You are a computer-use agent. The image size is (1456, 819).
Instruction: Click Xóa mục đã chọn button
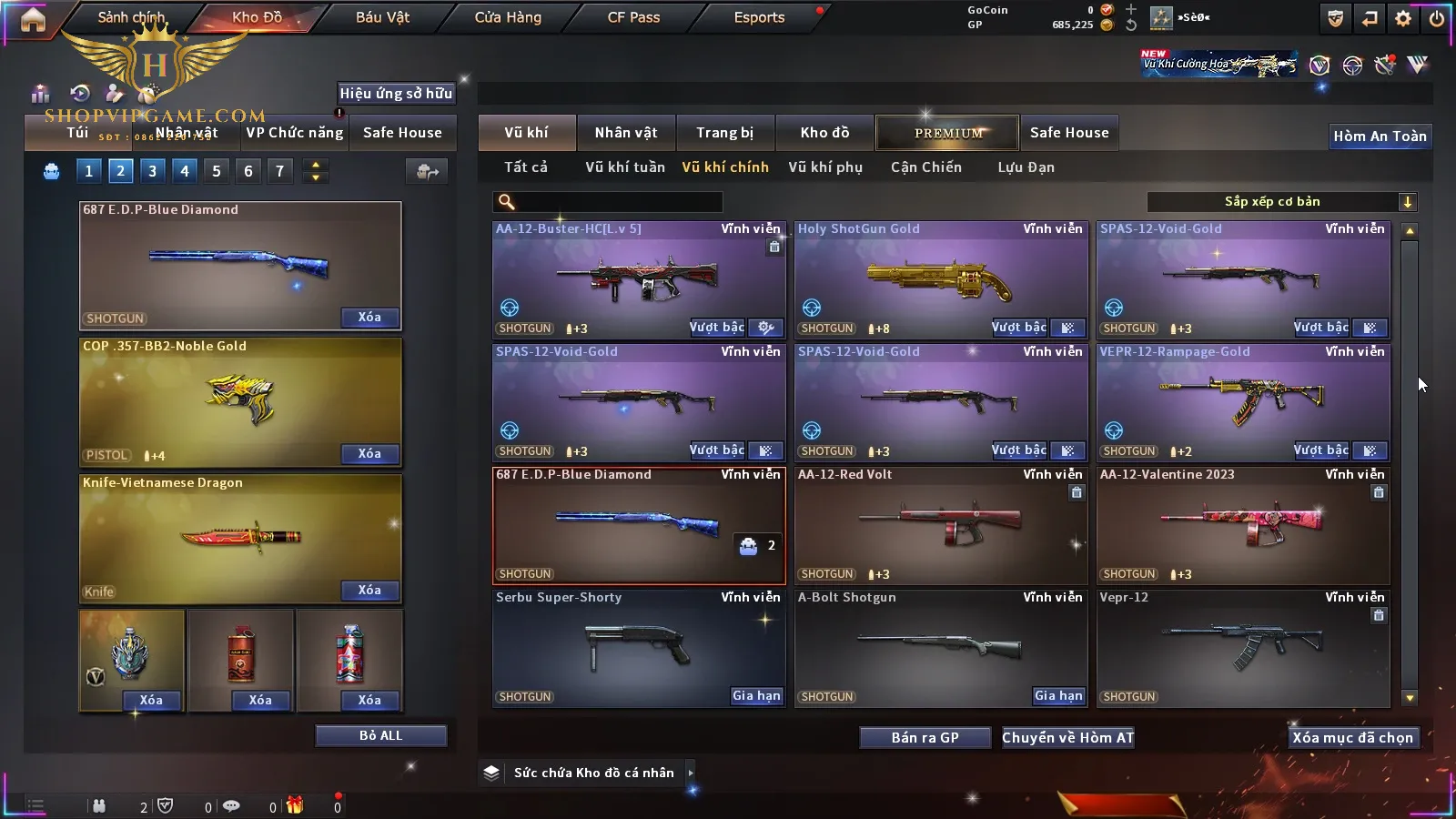tap(1352, 738)
